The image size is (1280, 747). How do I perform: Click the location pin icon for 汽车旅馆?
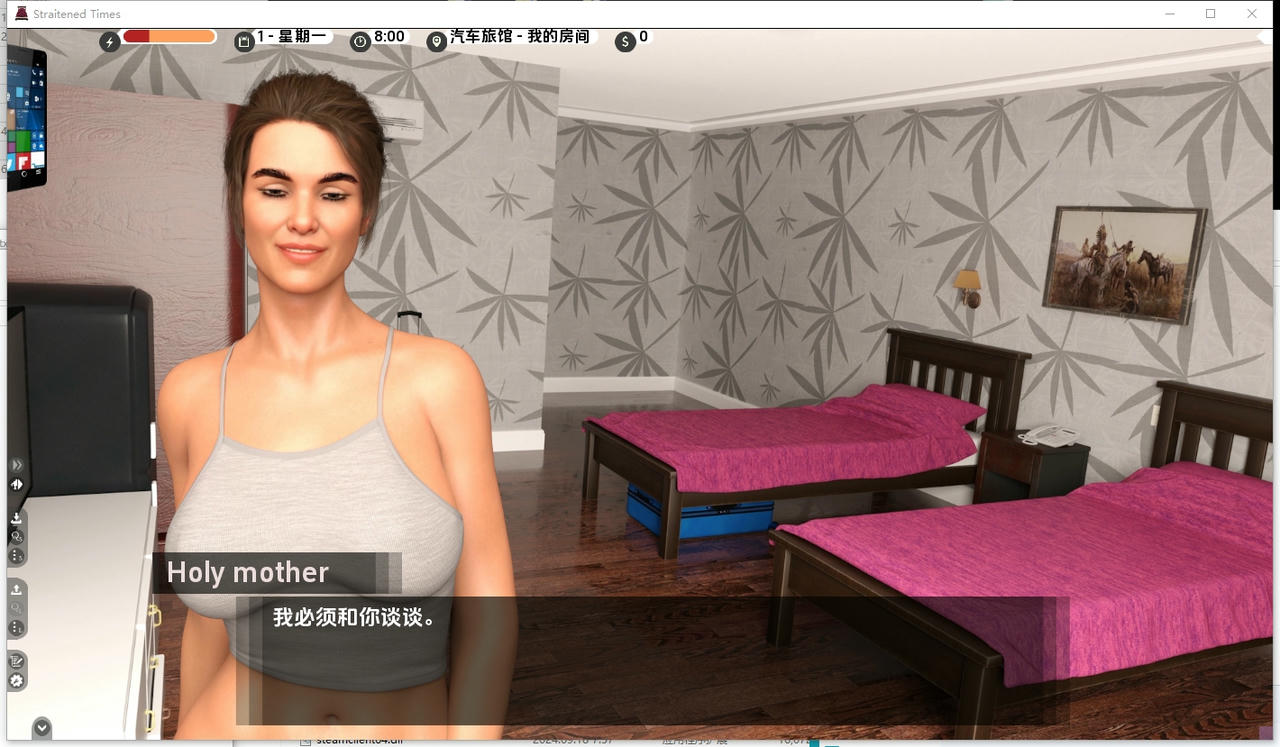[x=435, y=41]
